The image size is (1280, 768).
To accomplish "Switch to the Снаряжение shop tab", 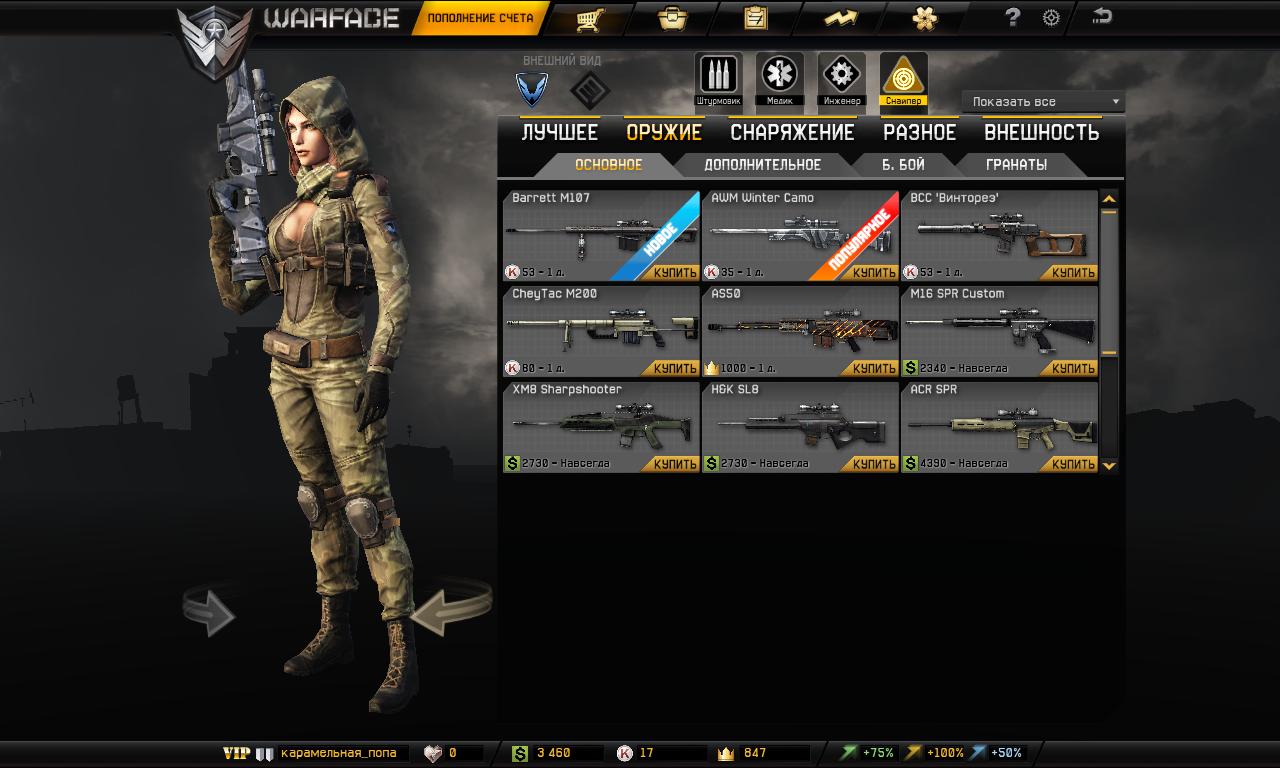I will (792, 133).
